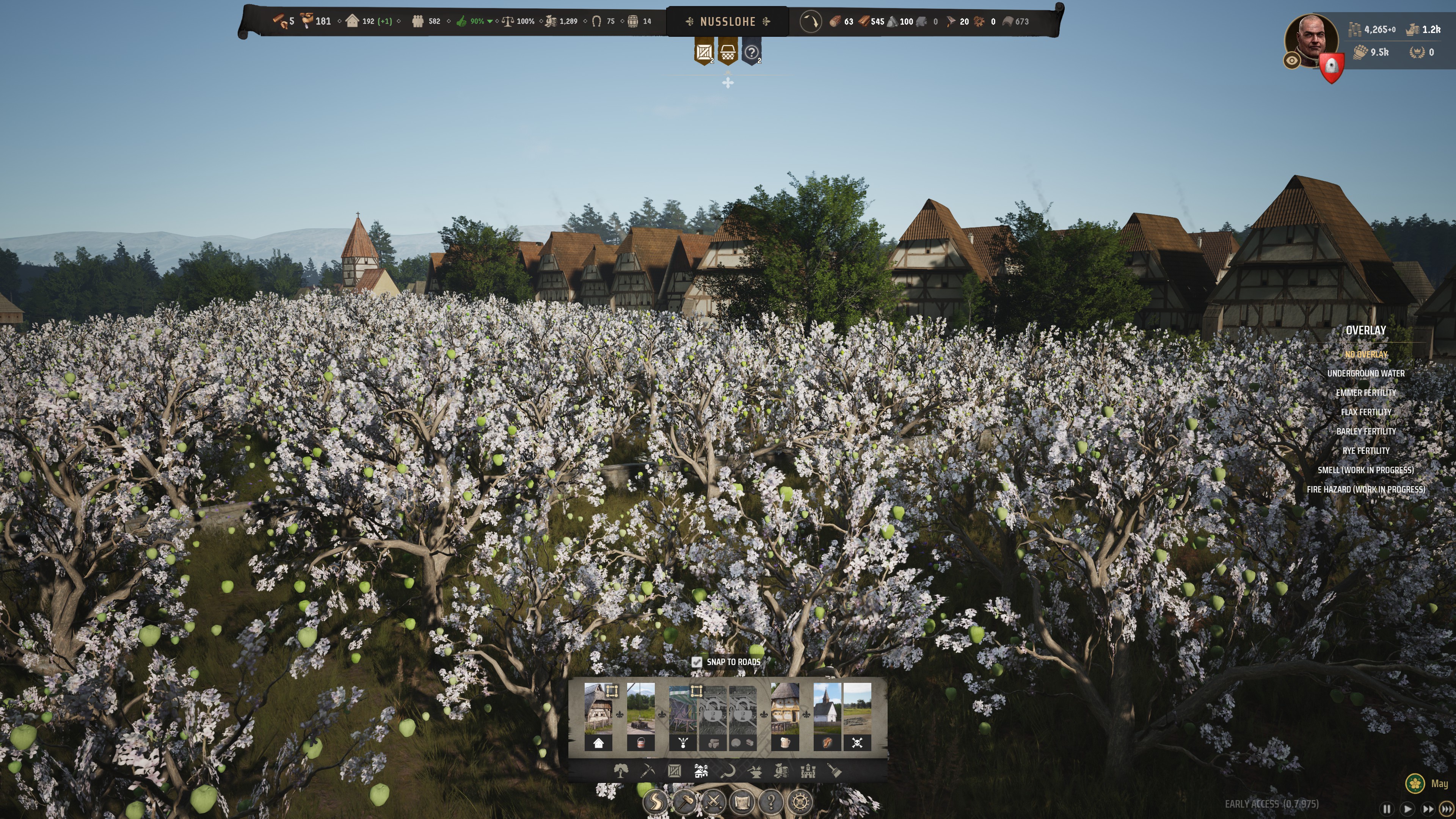Choose the corpse pit card with skull

click(x=857, y=715)
